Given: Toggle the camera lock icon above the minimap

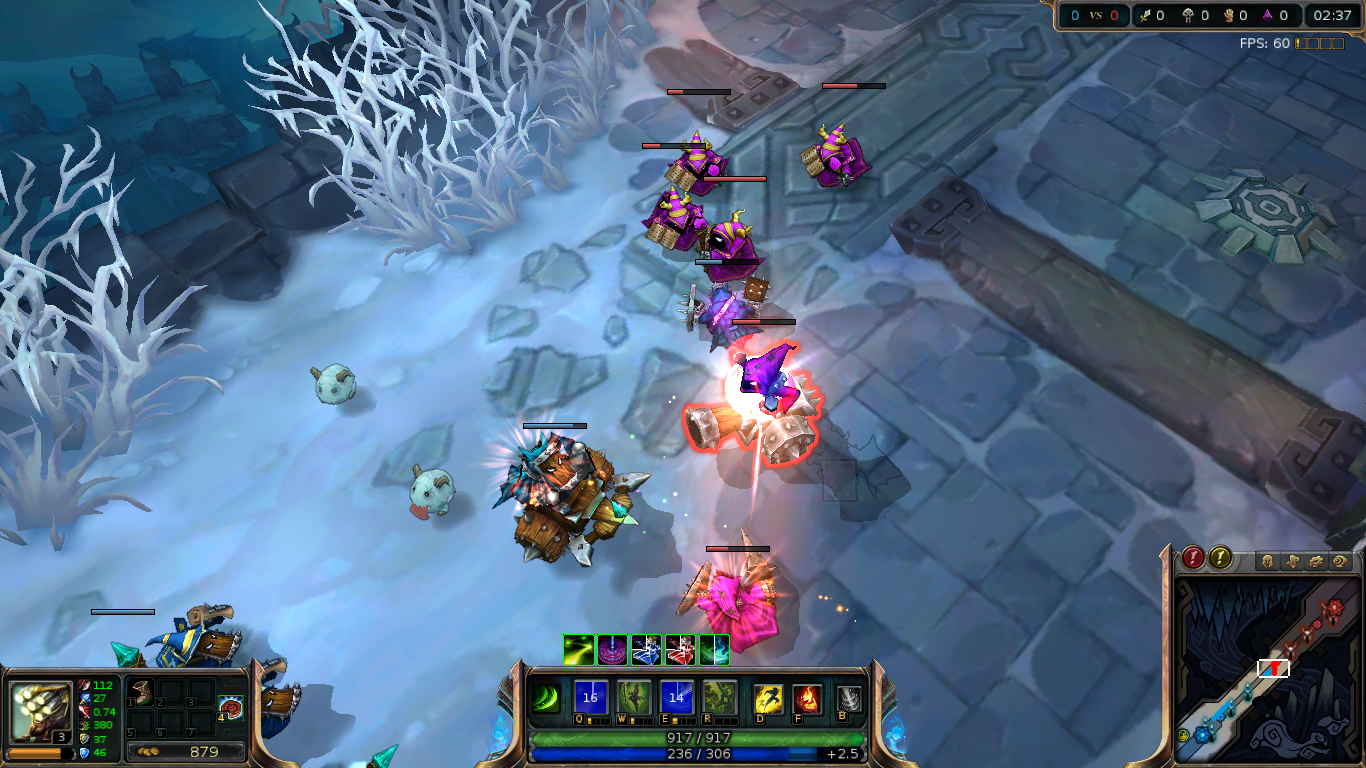Looking at the screenshot, I should (1339, 560).
